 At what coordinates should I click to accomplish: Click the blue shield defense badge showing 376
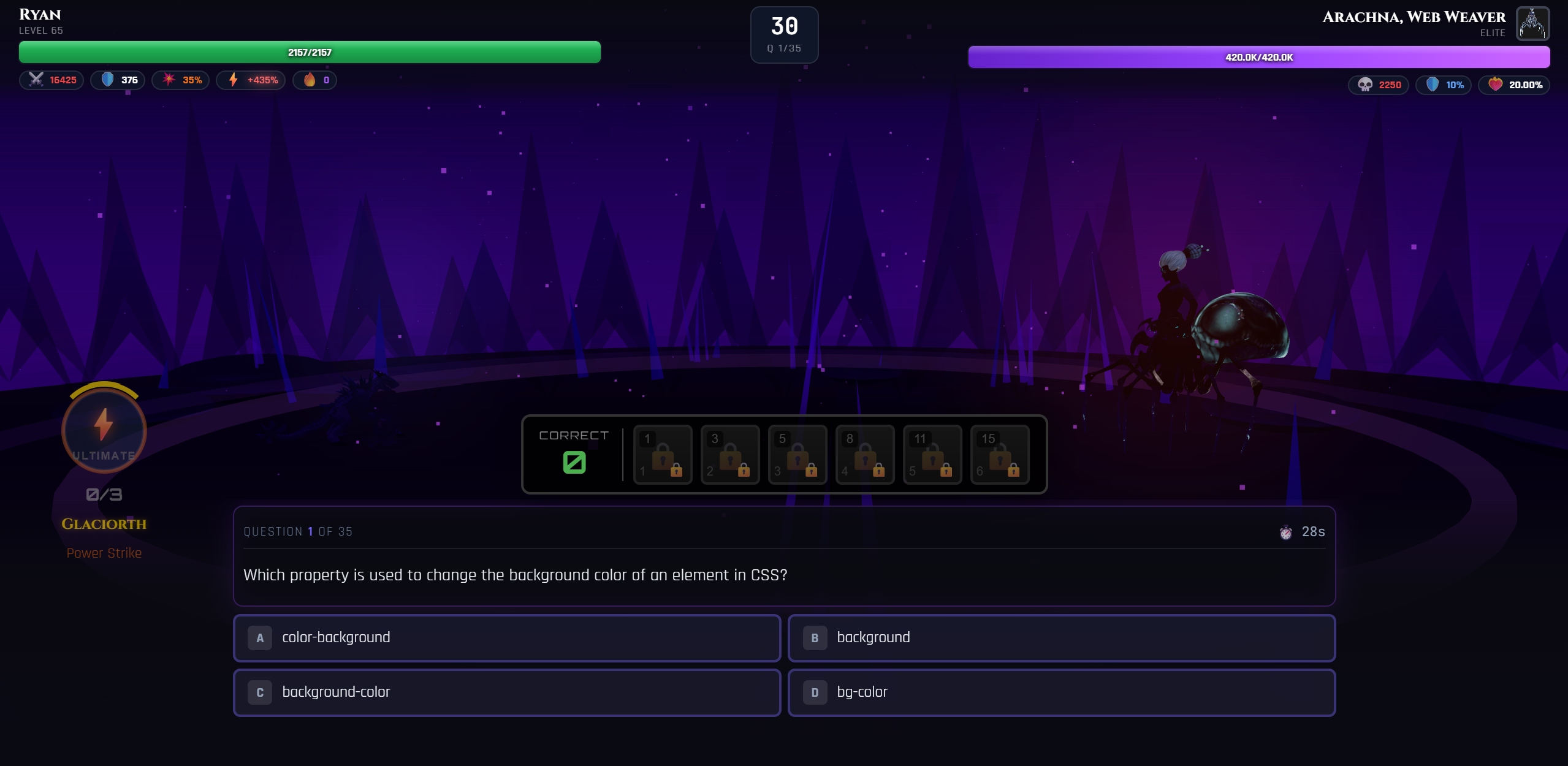point(118,80)
